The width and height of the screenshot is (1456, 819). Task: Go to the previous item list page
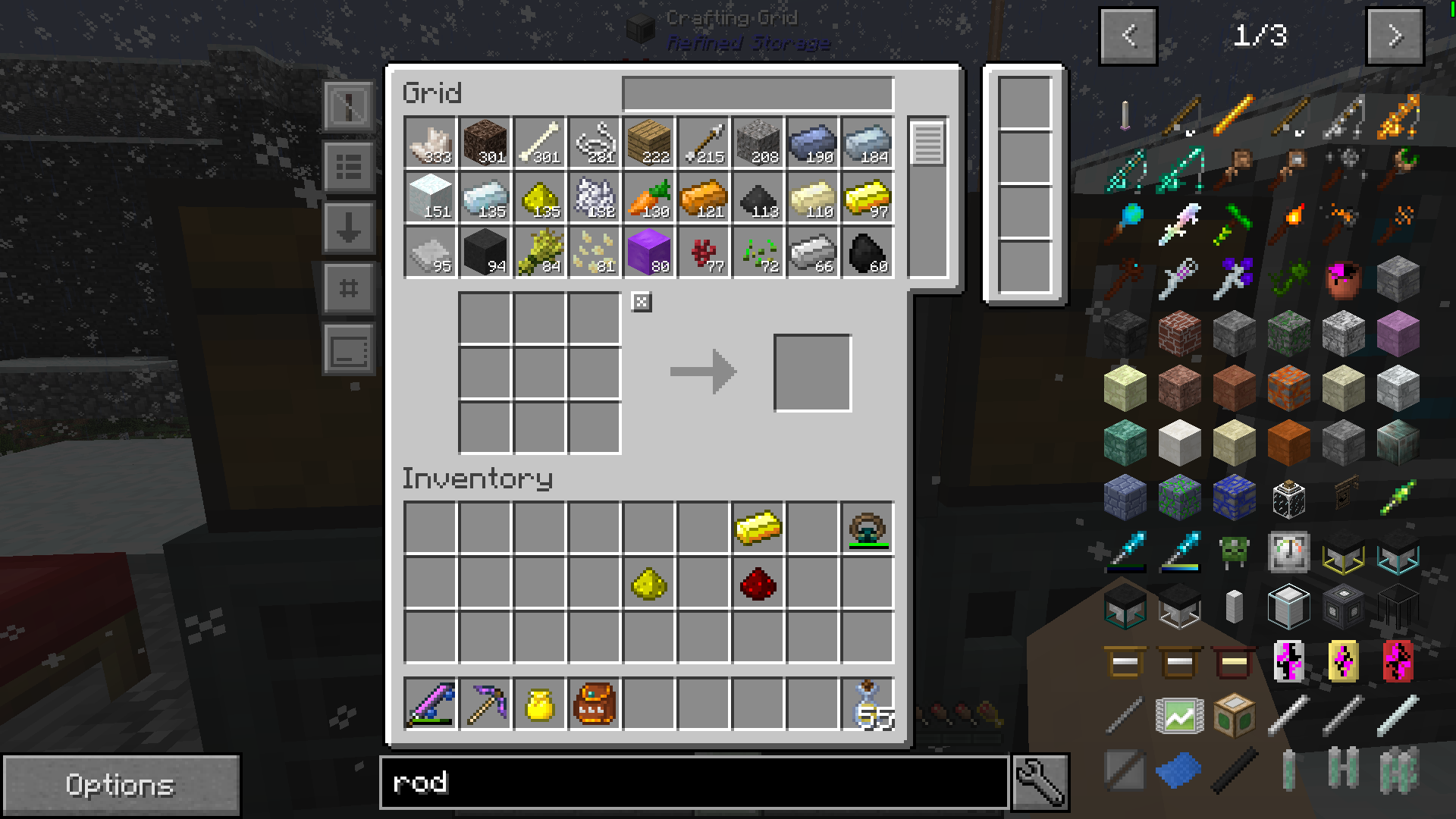pos(1128,36)
